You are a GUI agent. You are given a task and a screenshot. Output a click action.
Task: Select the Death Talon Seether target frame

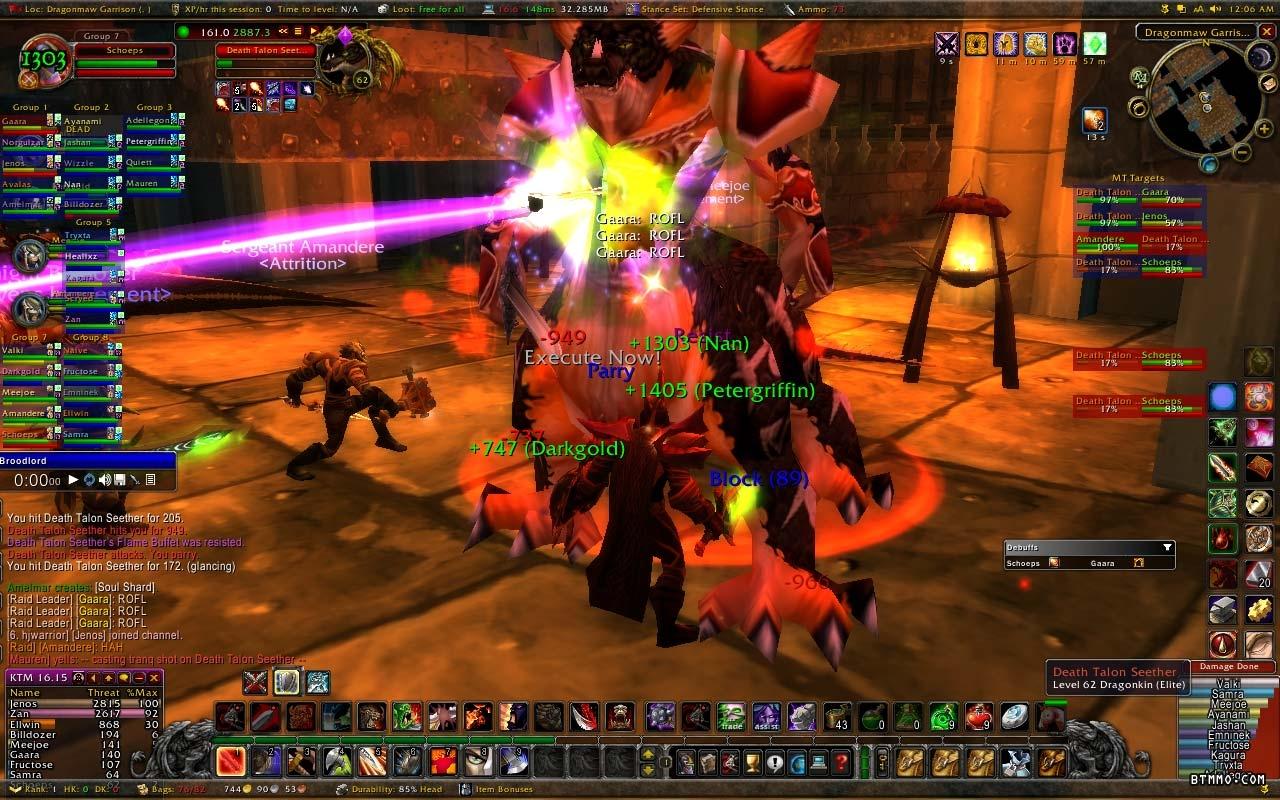[x=265, y=50]
